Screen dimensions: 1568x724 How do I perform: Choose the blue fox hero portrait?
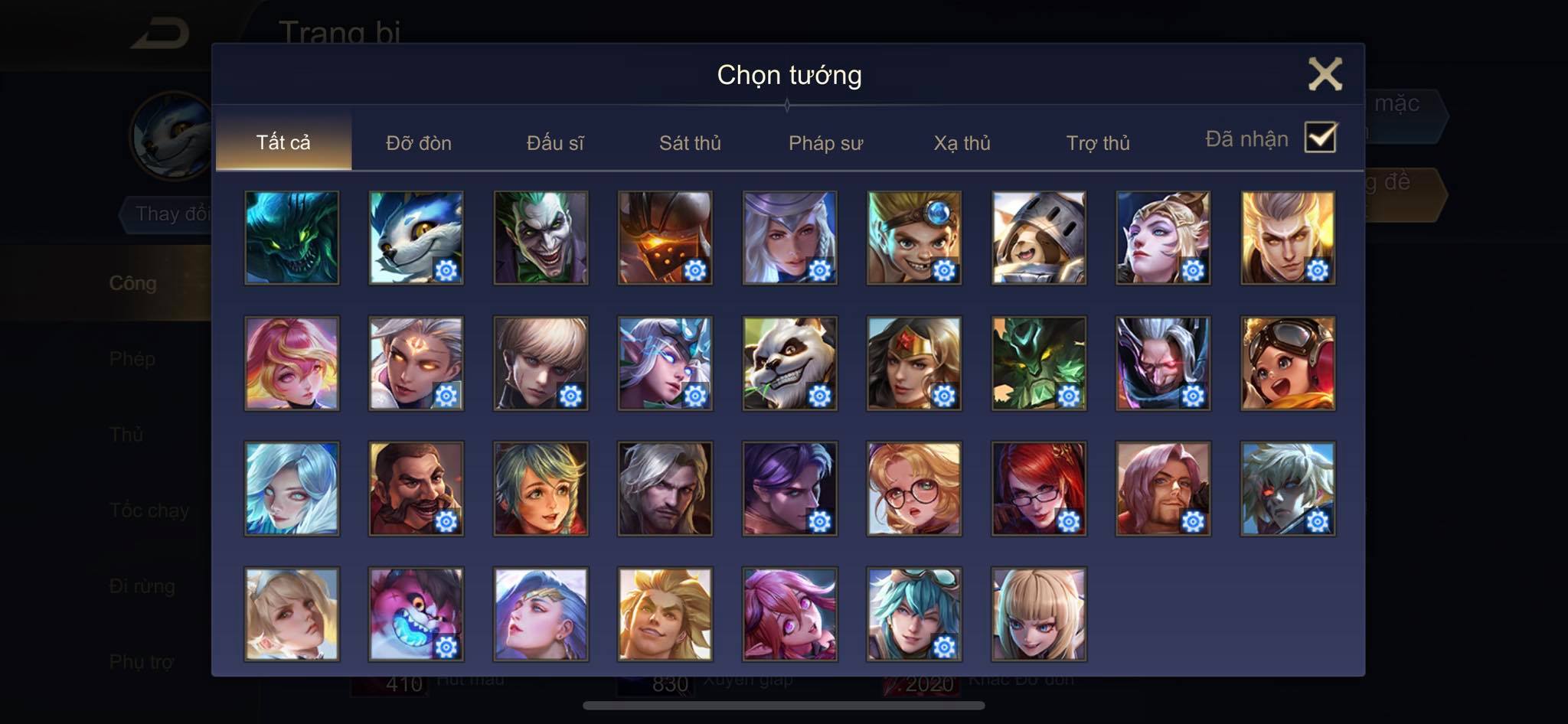[416, 238]
